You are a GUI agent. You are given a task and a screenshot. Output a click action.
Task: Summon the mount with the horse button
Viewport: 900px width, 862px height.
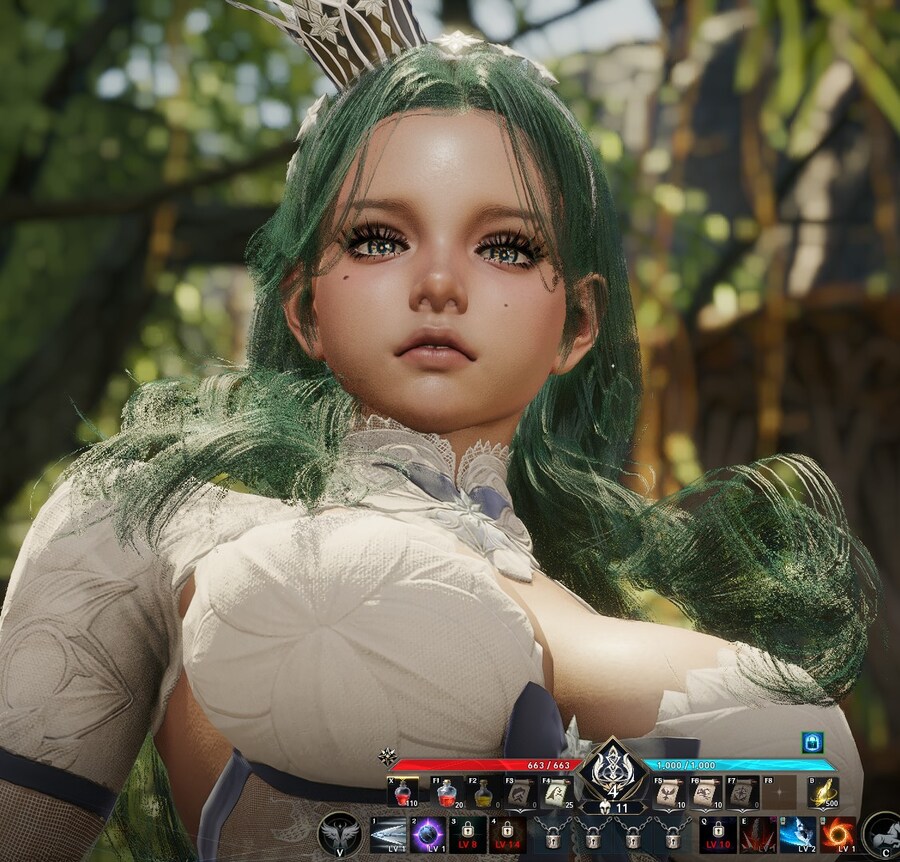[x=882, y=834]
